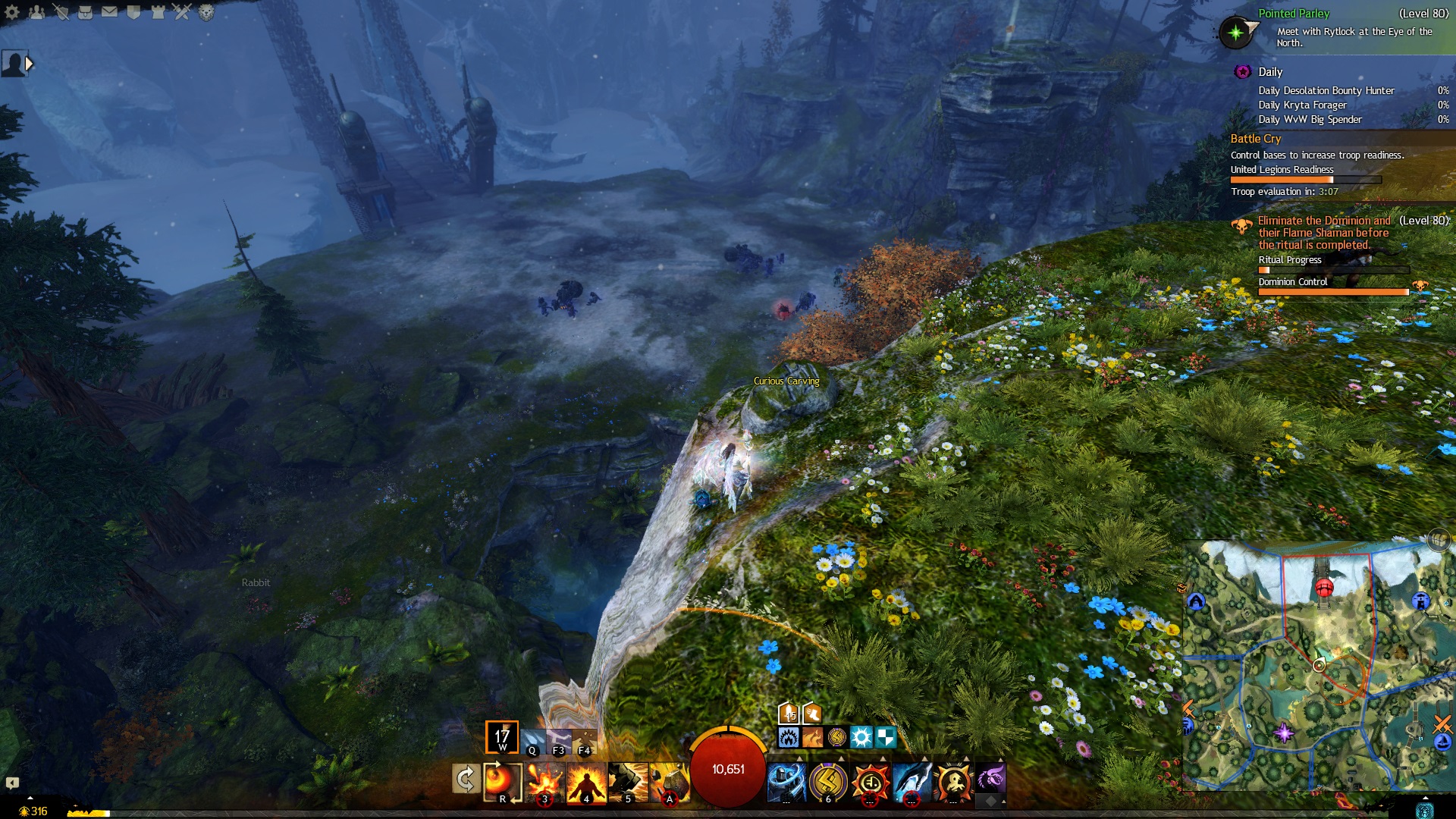The height and width of the screenshot is (819, 1456).
Task: Open the Guild shield icon
Action: click(133, 12)
